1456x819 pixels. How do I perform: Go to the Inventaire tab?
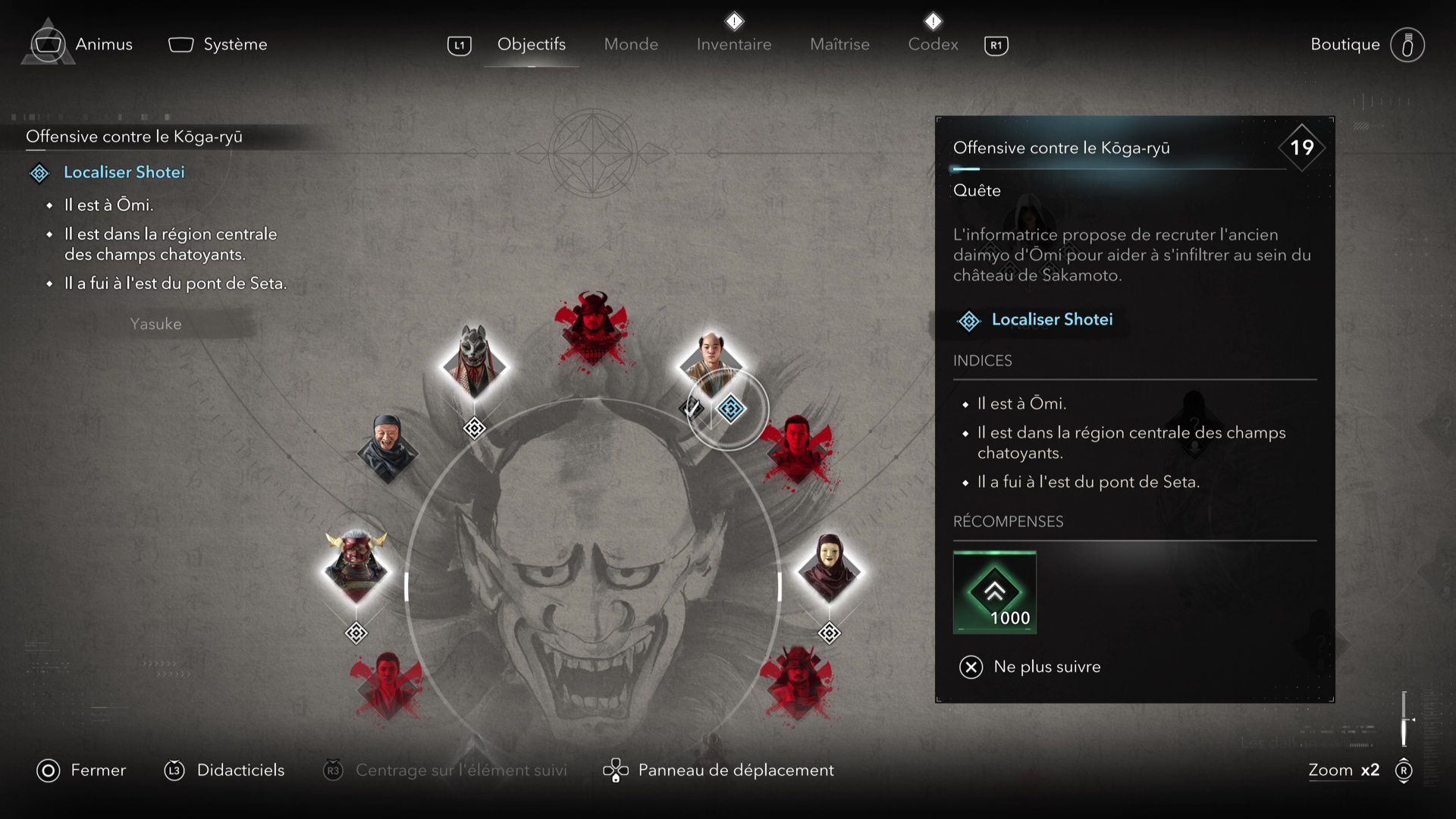[x=733, y=45]
